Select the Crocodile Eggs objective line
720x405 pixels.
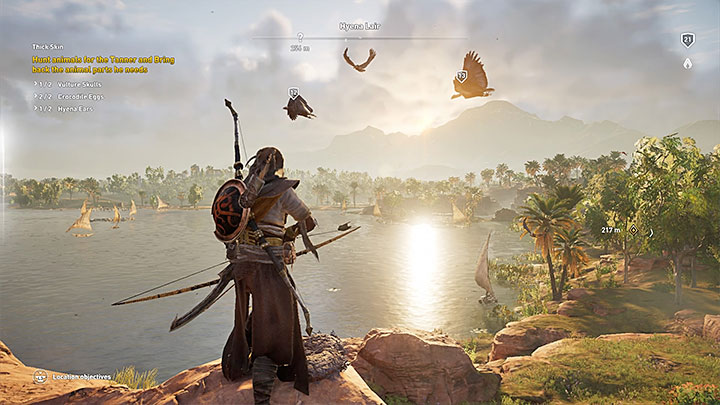click(70, 95)
